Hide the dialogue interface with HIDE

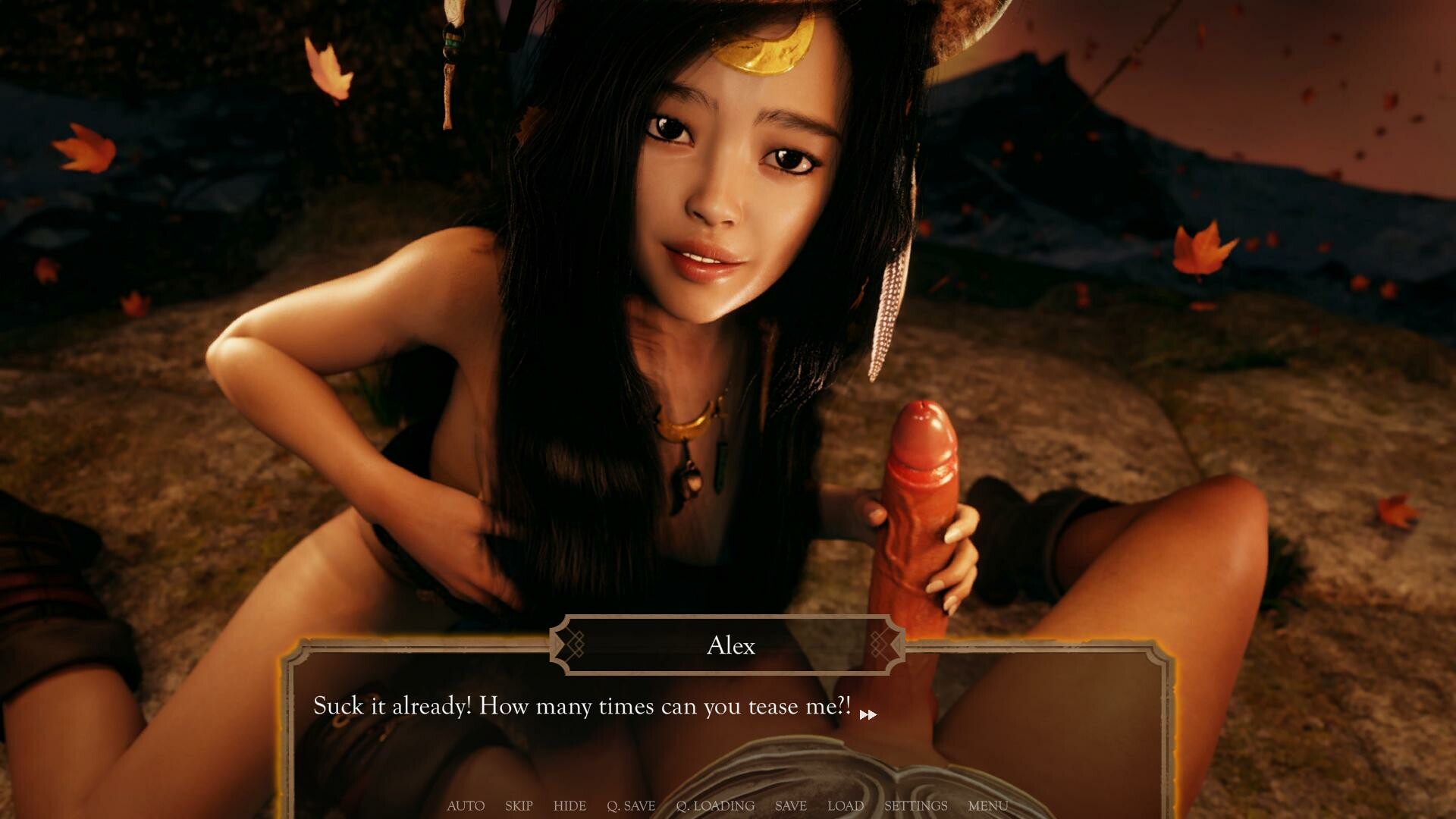[570, 806]
